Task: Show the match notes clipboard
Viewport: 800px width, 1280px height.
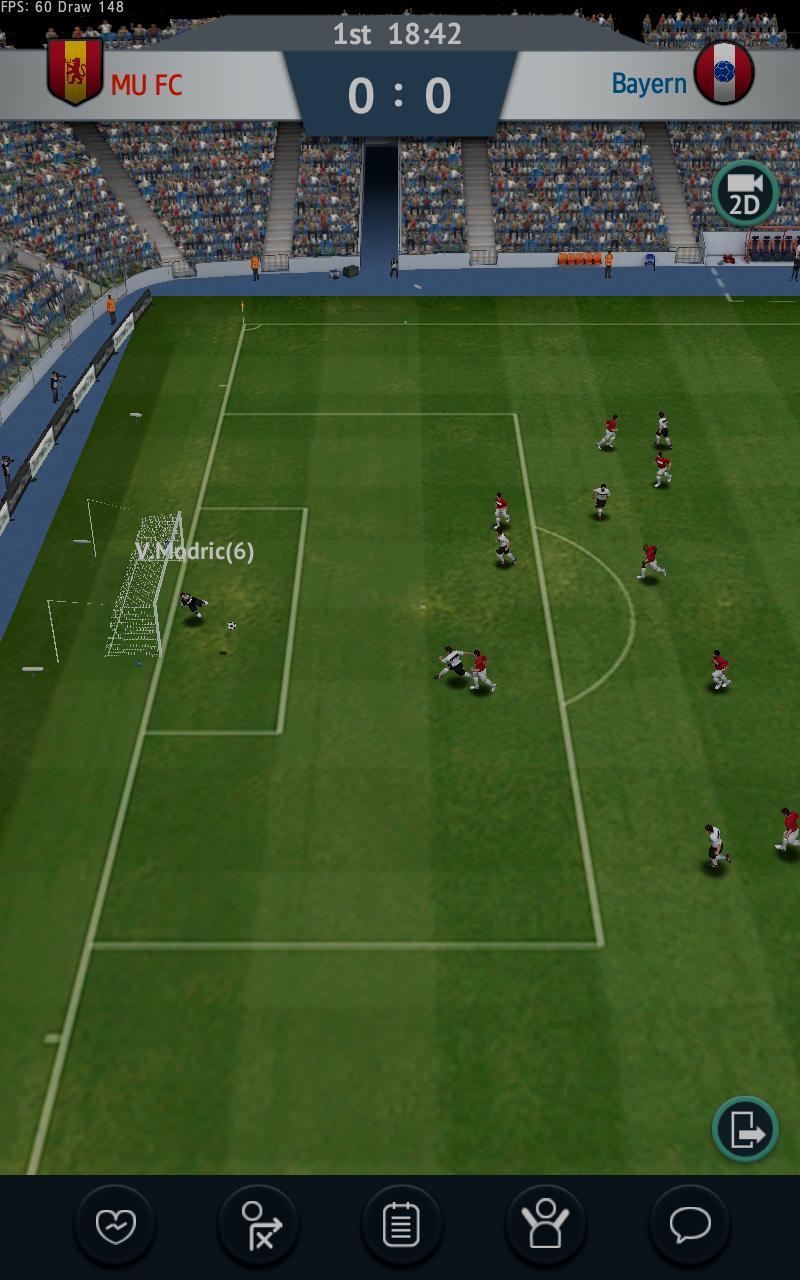Action: [402, 1225]
